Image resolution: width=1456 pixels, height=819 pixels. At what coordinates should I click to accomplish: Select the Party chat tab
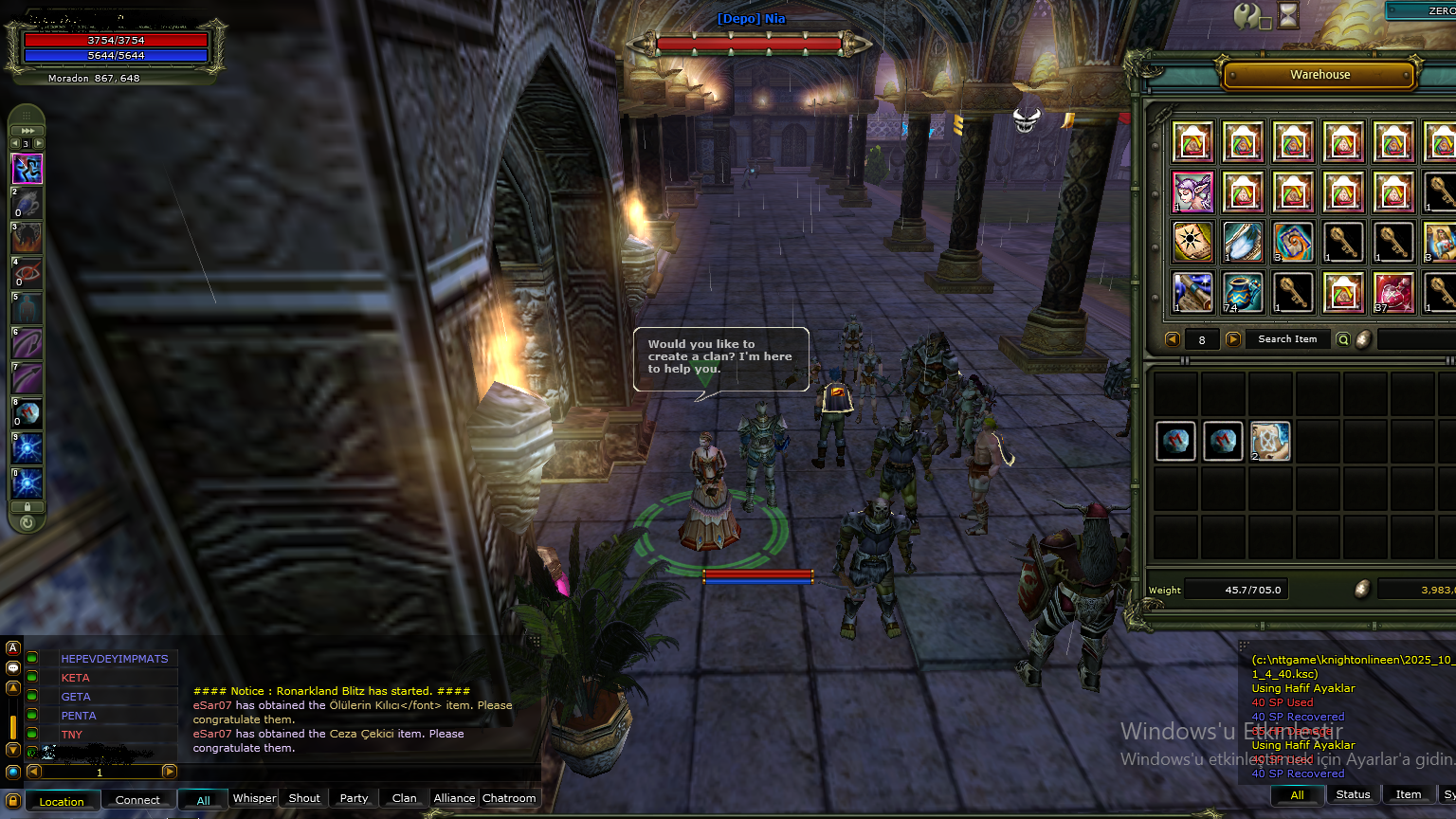click(354, 798)
